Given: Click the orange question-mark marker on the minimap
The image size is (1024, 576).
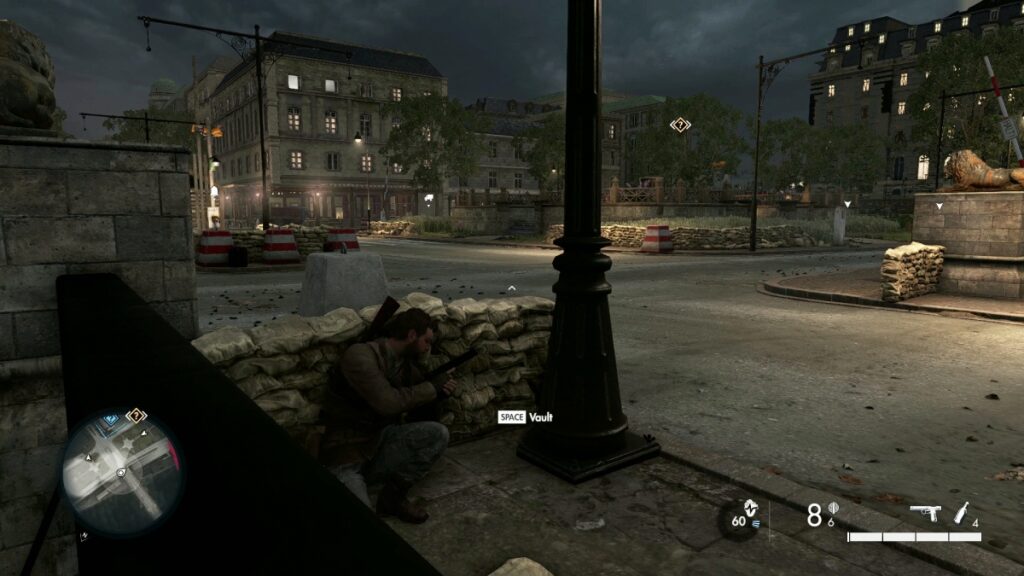Looking at the screenshot, I should [x=137, y=415].
